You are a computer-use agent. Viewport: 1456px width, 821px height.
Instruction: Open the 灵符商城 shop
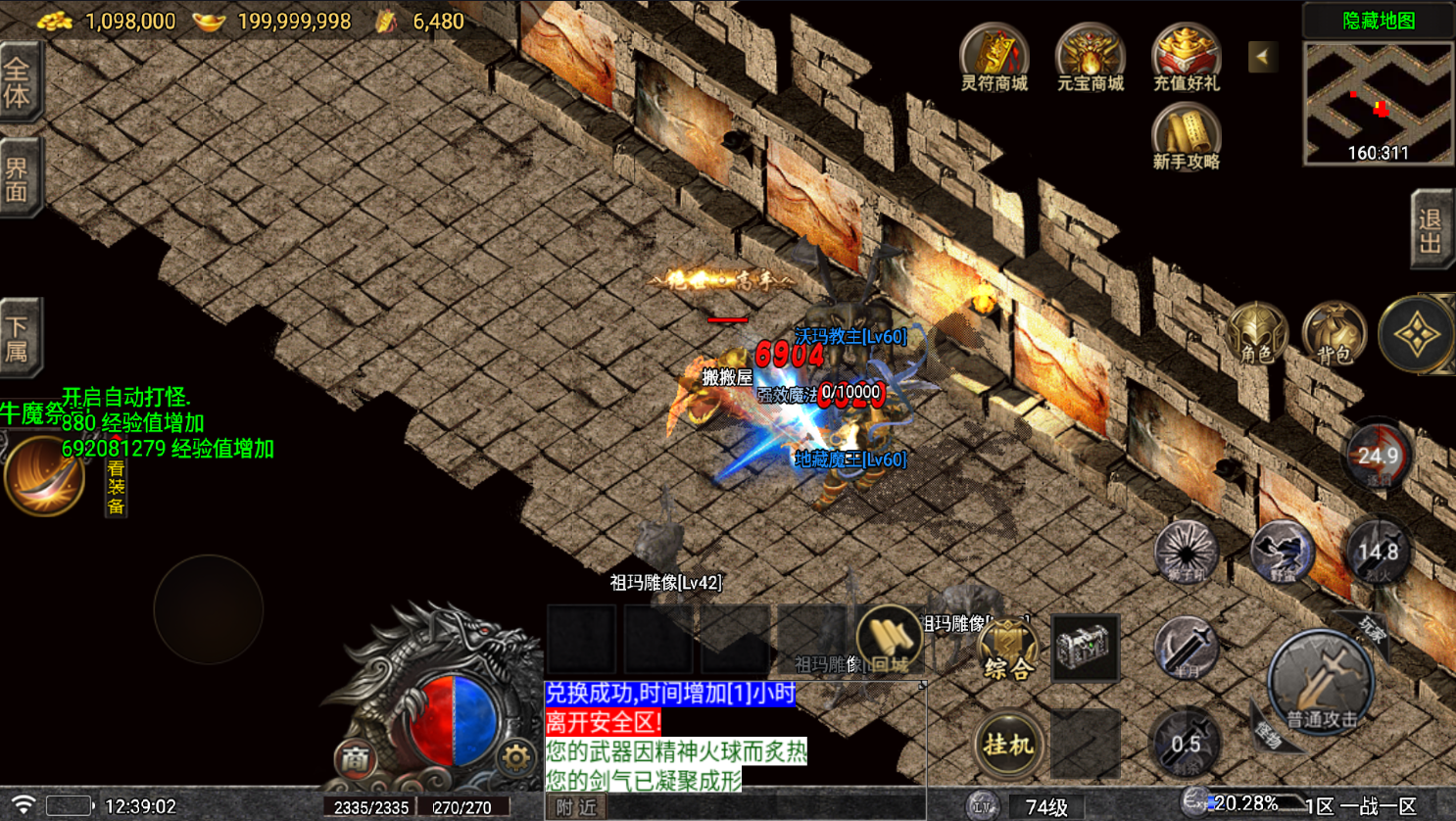994,57
